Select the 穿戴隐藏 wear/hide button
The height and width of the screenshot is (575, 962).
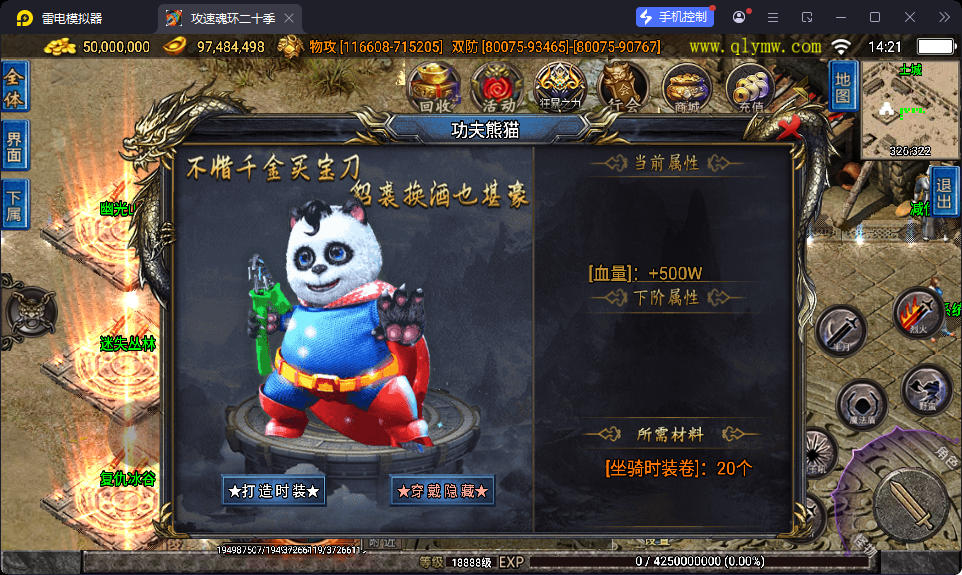[x=442, y=491]
